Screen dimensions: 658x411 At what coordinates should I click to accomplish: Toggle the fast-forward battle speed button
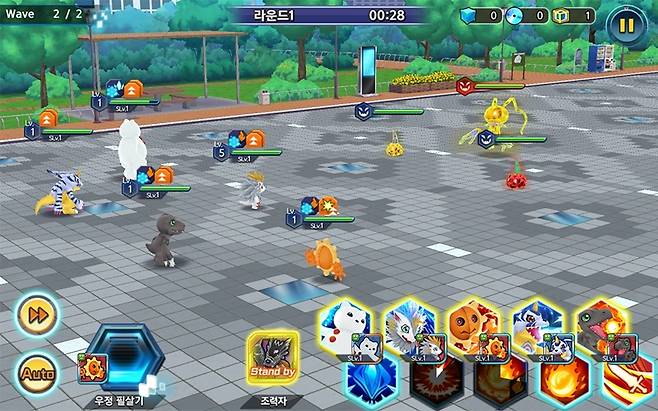tap(37, 315)
